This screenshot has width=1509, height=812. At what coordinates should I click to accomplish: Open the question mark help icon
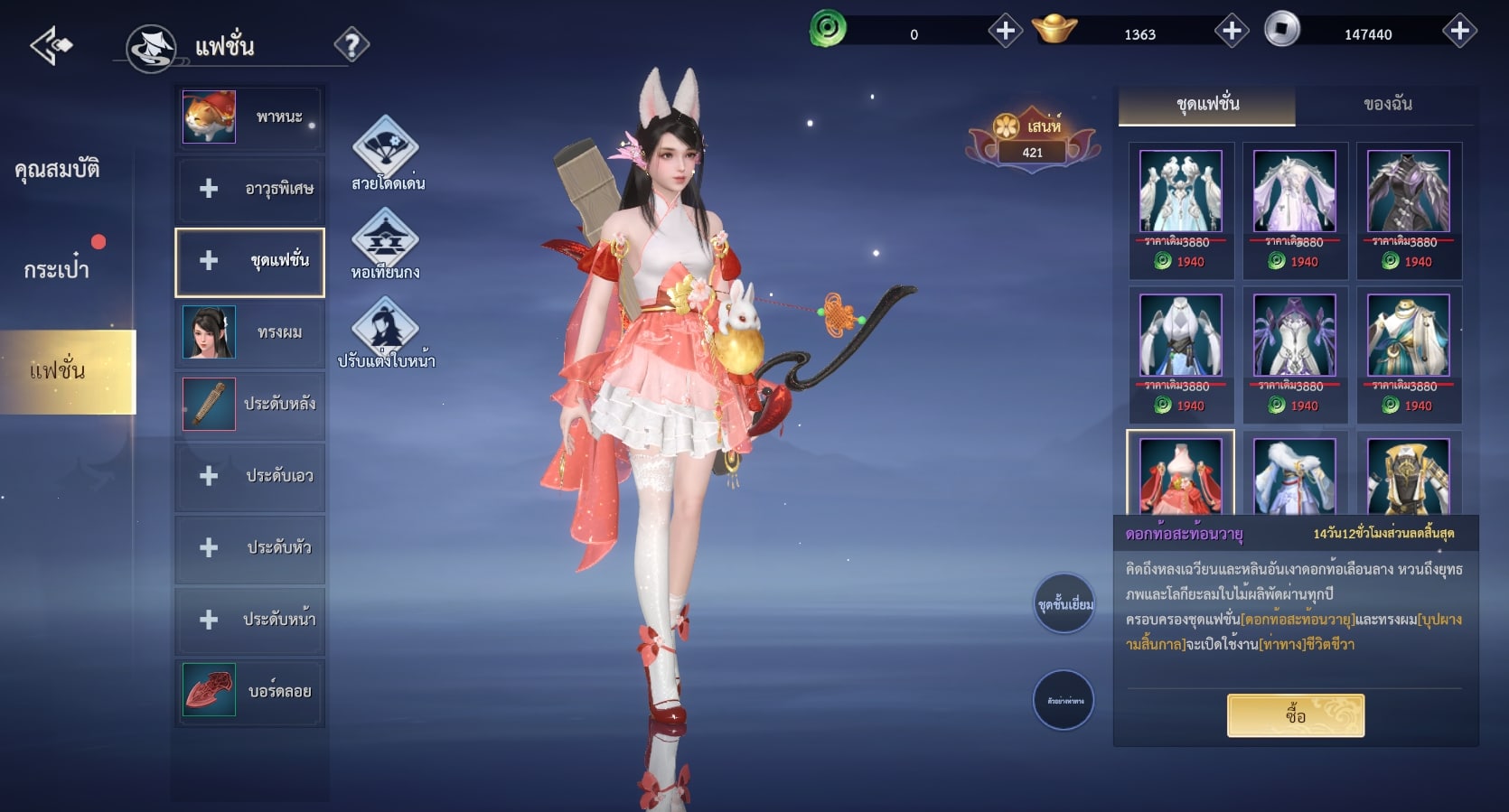tap(351, 44)
